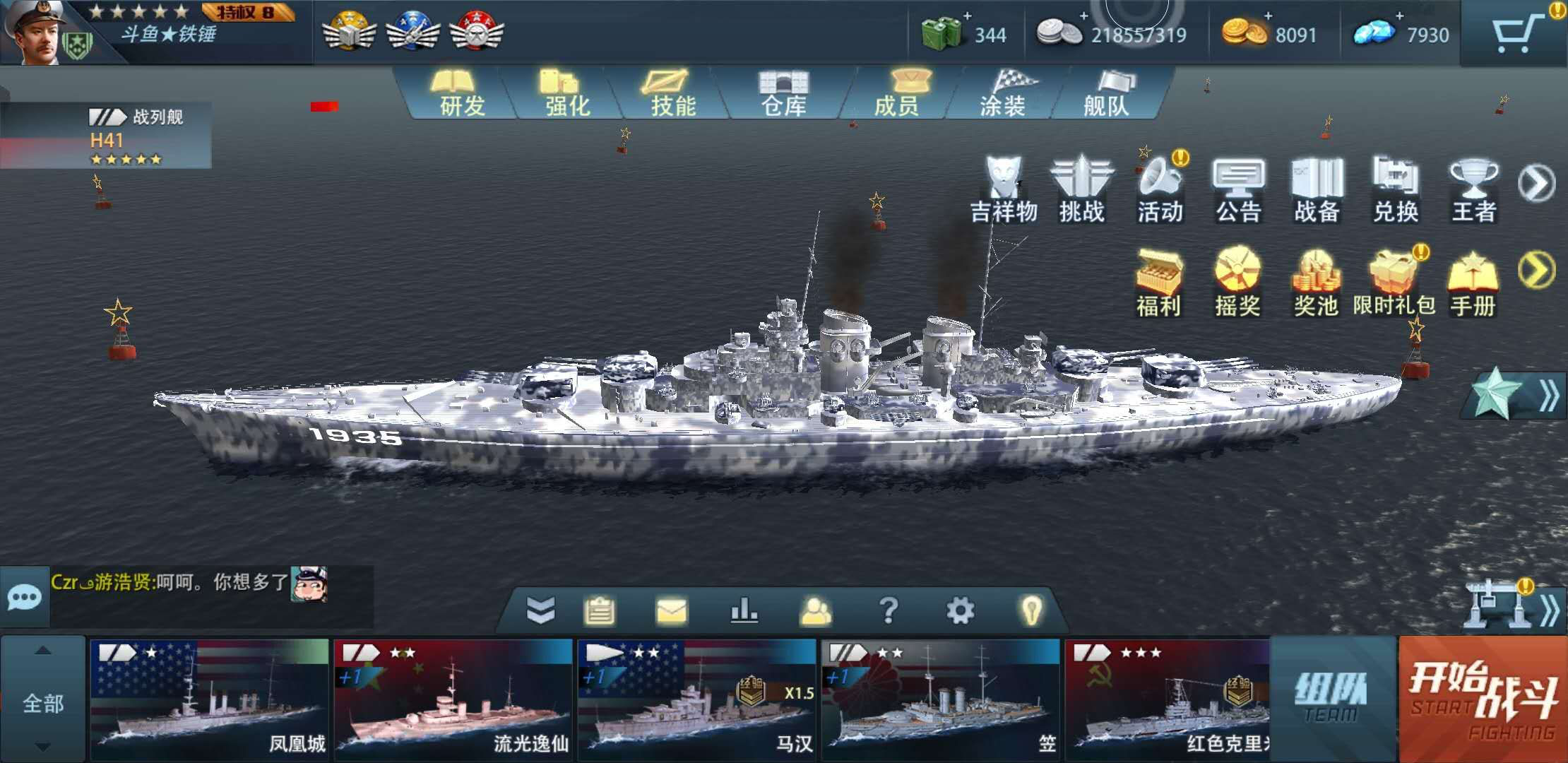Open the 组队 Team button

click(1333, 698)
